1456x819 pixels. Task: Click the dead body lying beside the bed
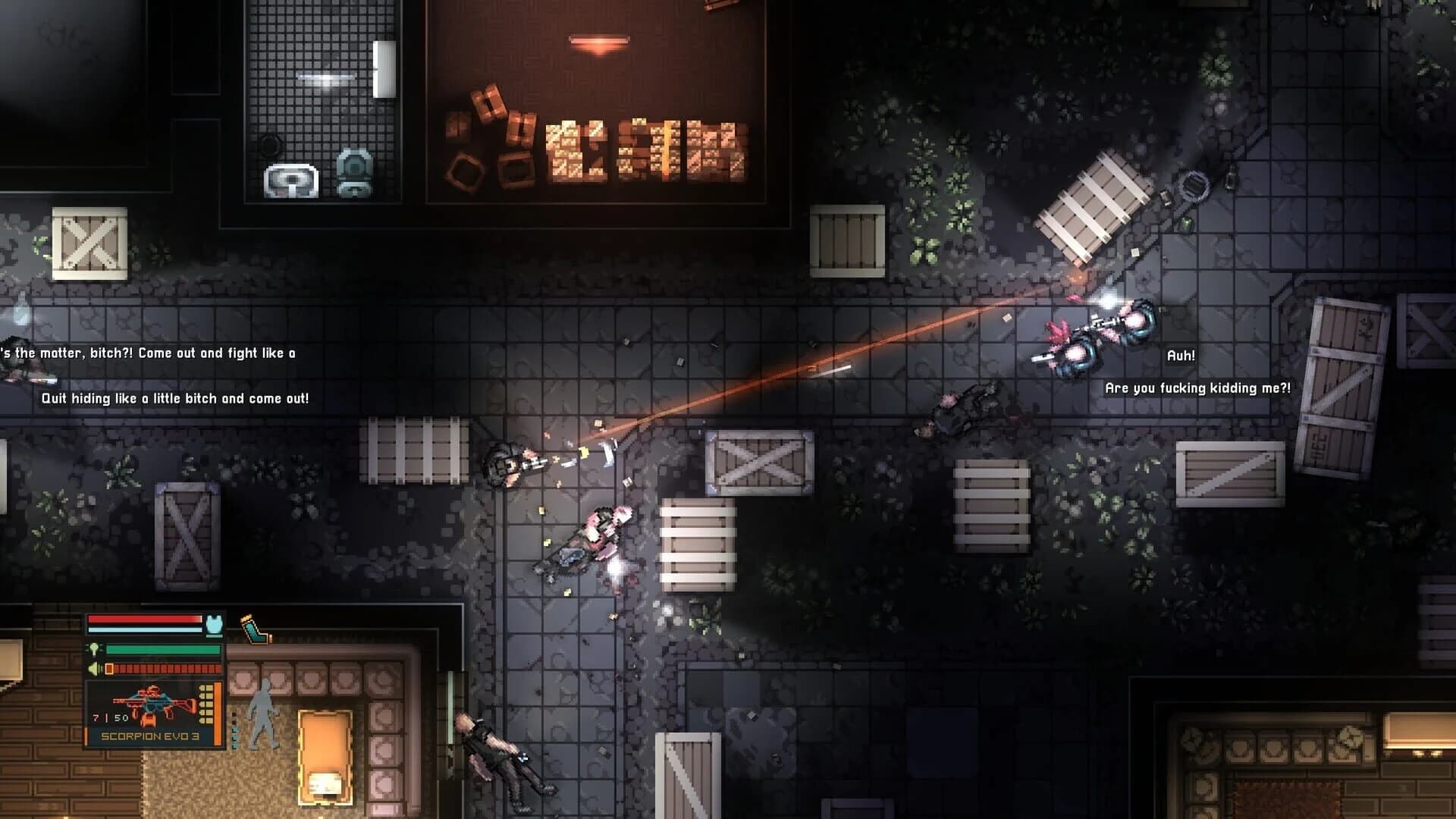click(497, 758)
